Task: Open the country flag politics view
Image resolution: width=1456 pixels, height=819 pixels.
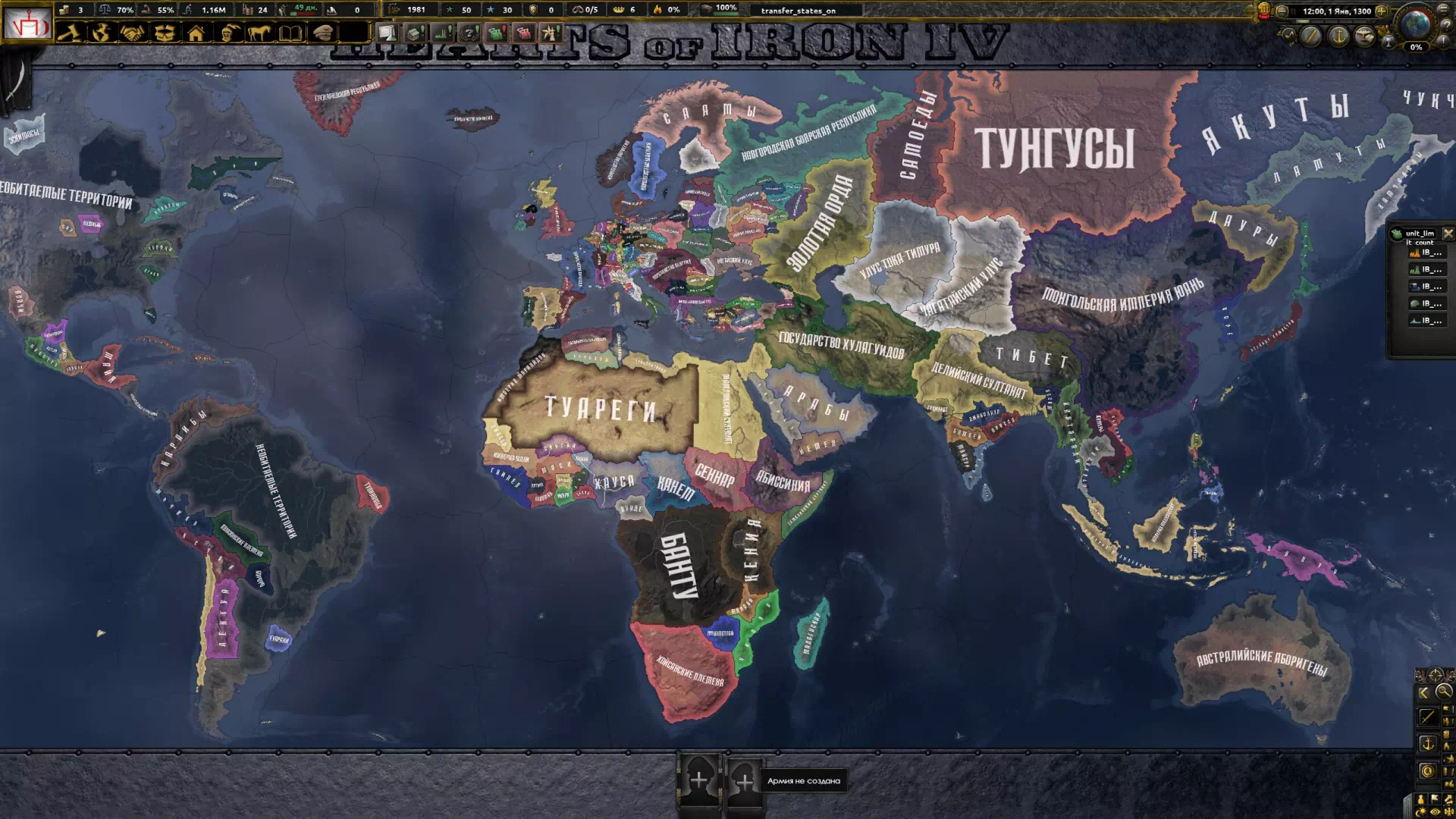Action: point(27,25)
